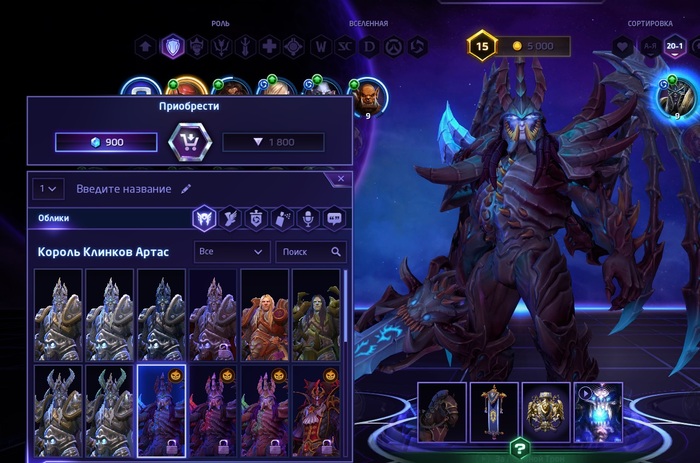This screenshot has width=700, height=463.
Task: Open the green question mark help button
Action: point(519,447)
